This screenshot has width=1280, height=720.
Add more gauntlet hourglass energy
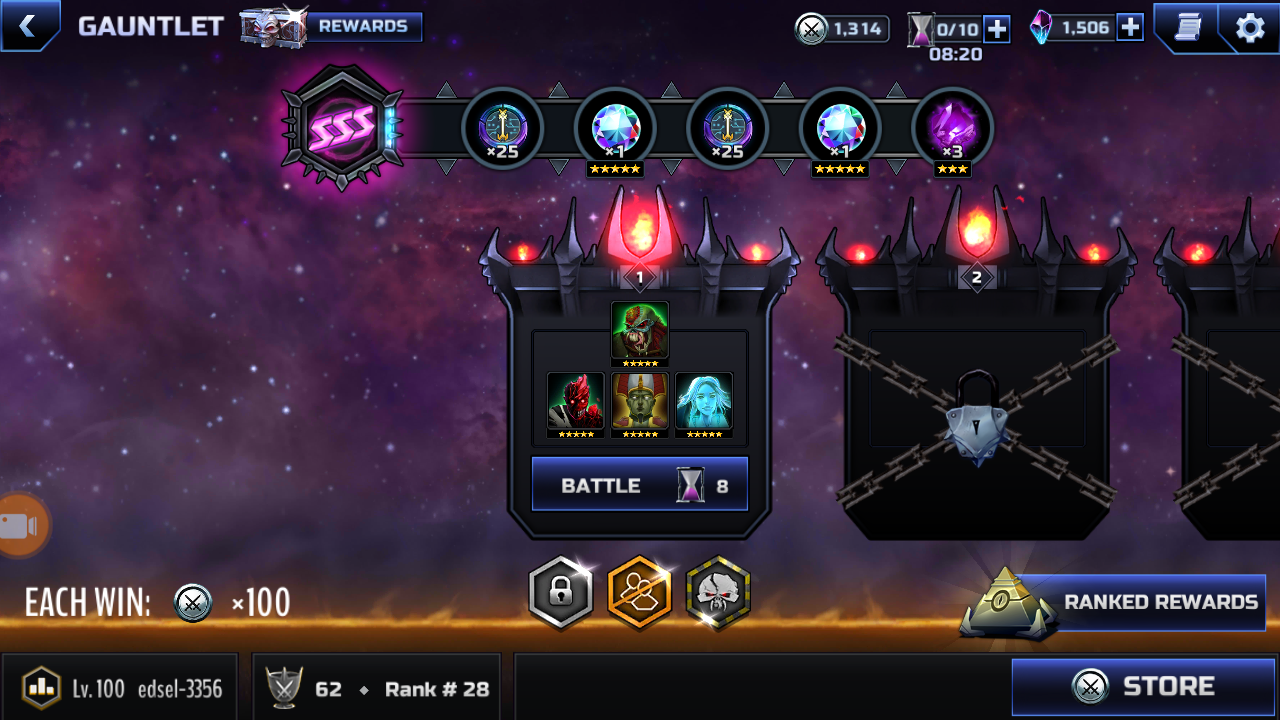tap(997, 29)
